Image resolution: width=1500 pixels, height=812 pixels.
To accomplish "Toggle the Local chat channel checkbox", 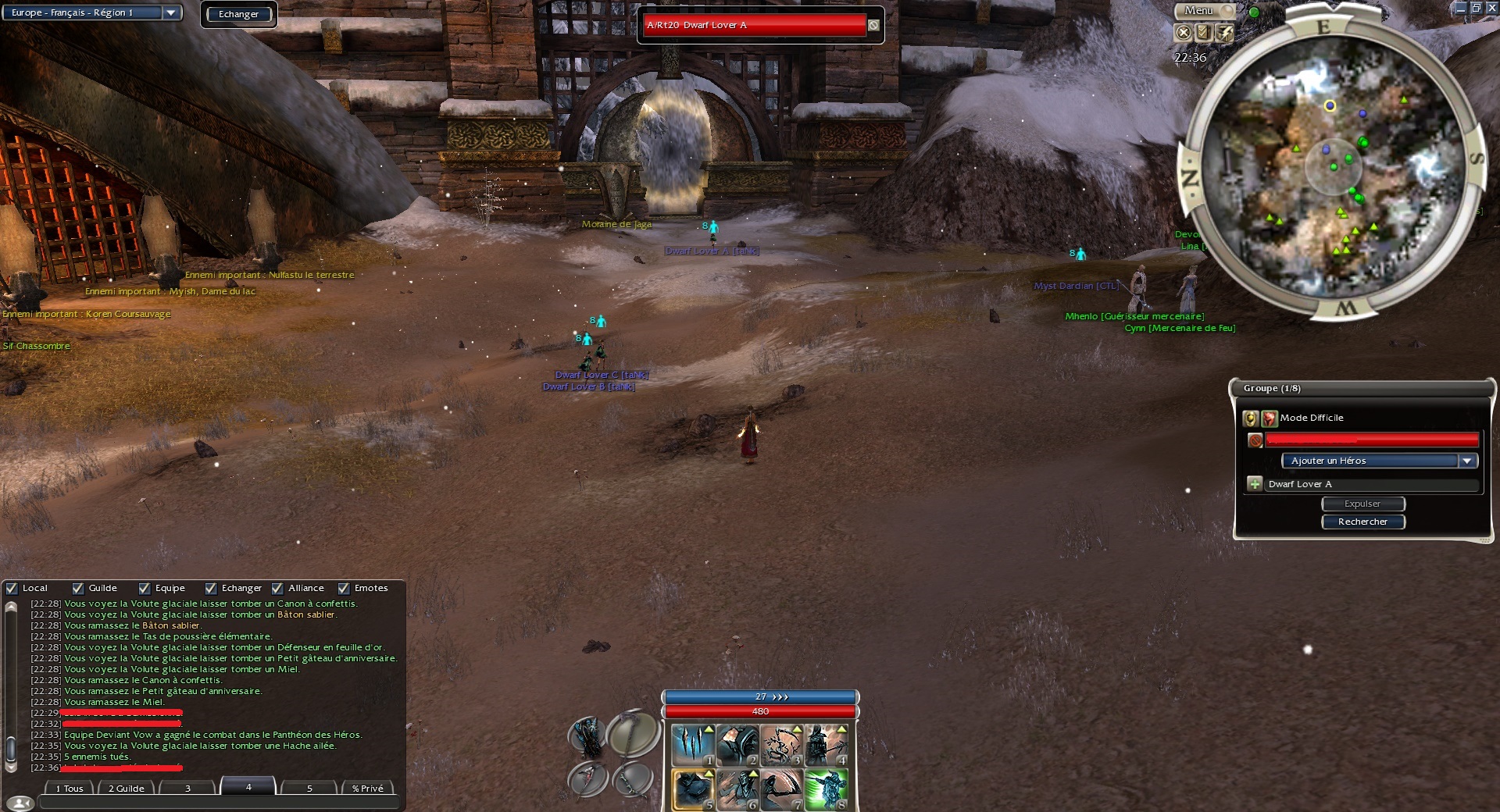I will tap(12, 589).
